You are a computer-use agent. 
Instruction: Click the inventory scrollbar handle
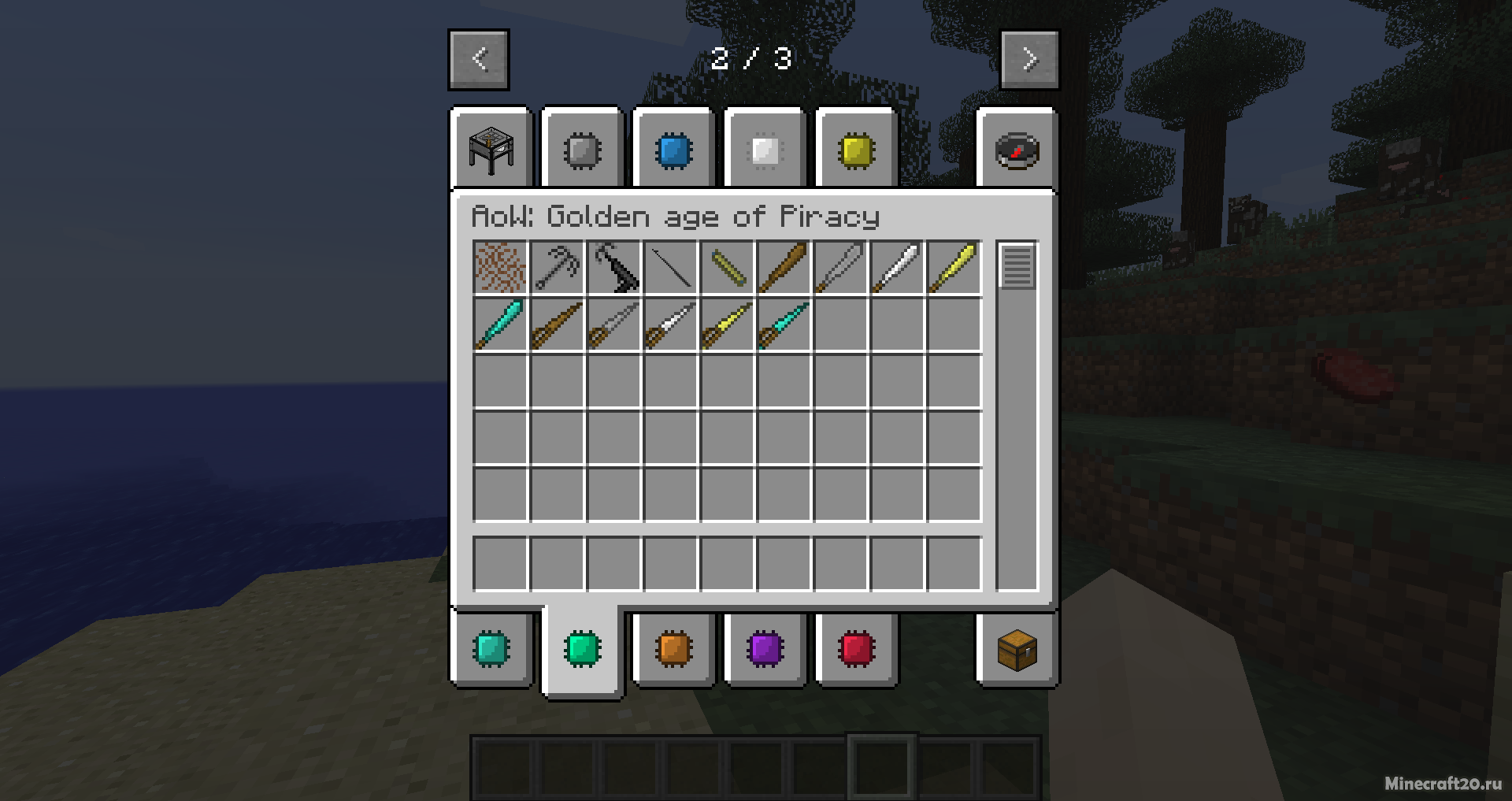tap(1017, 266)
